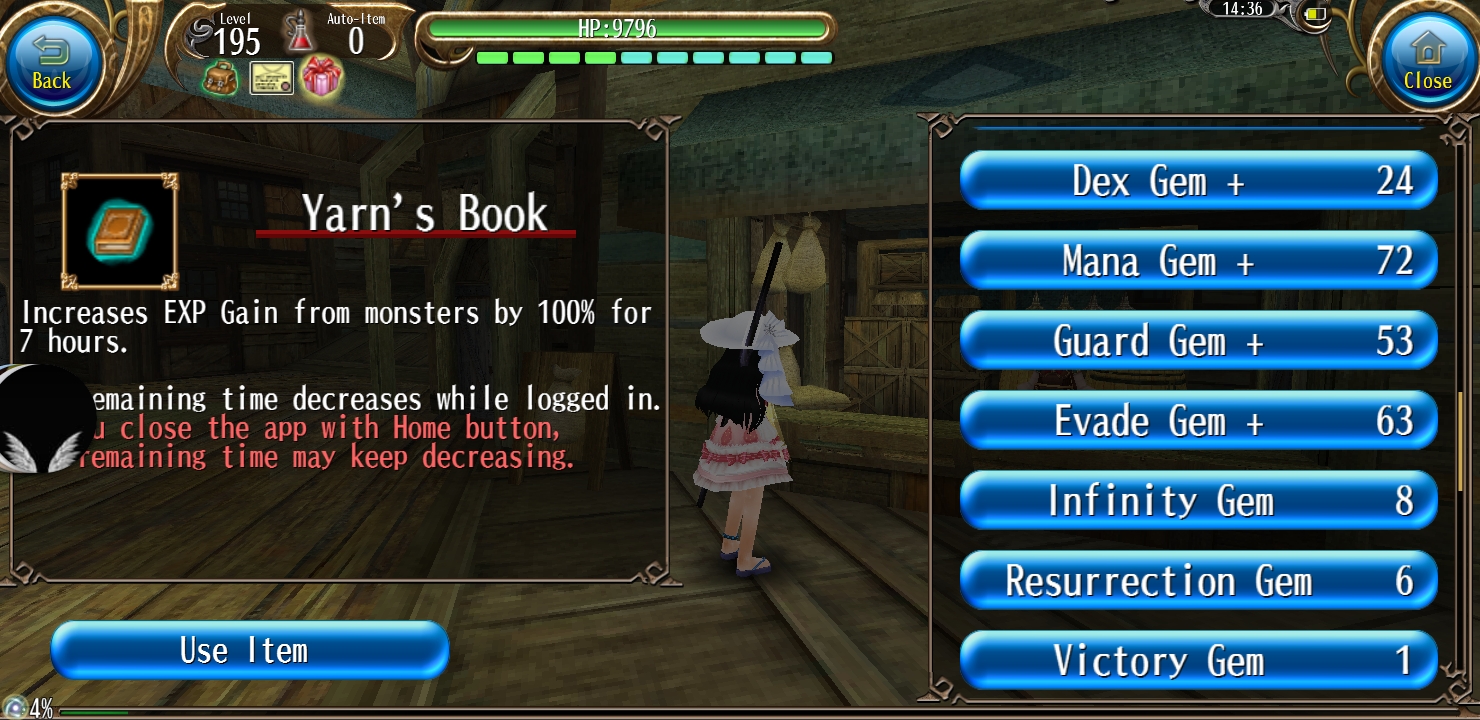Open the pink gift box icon
This screenshot has height=720, width=1480.
322,77
